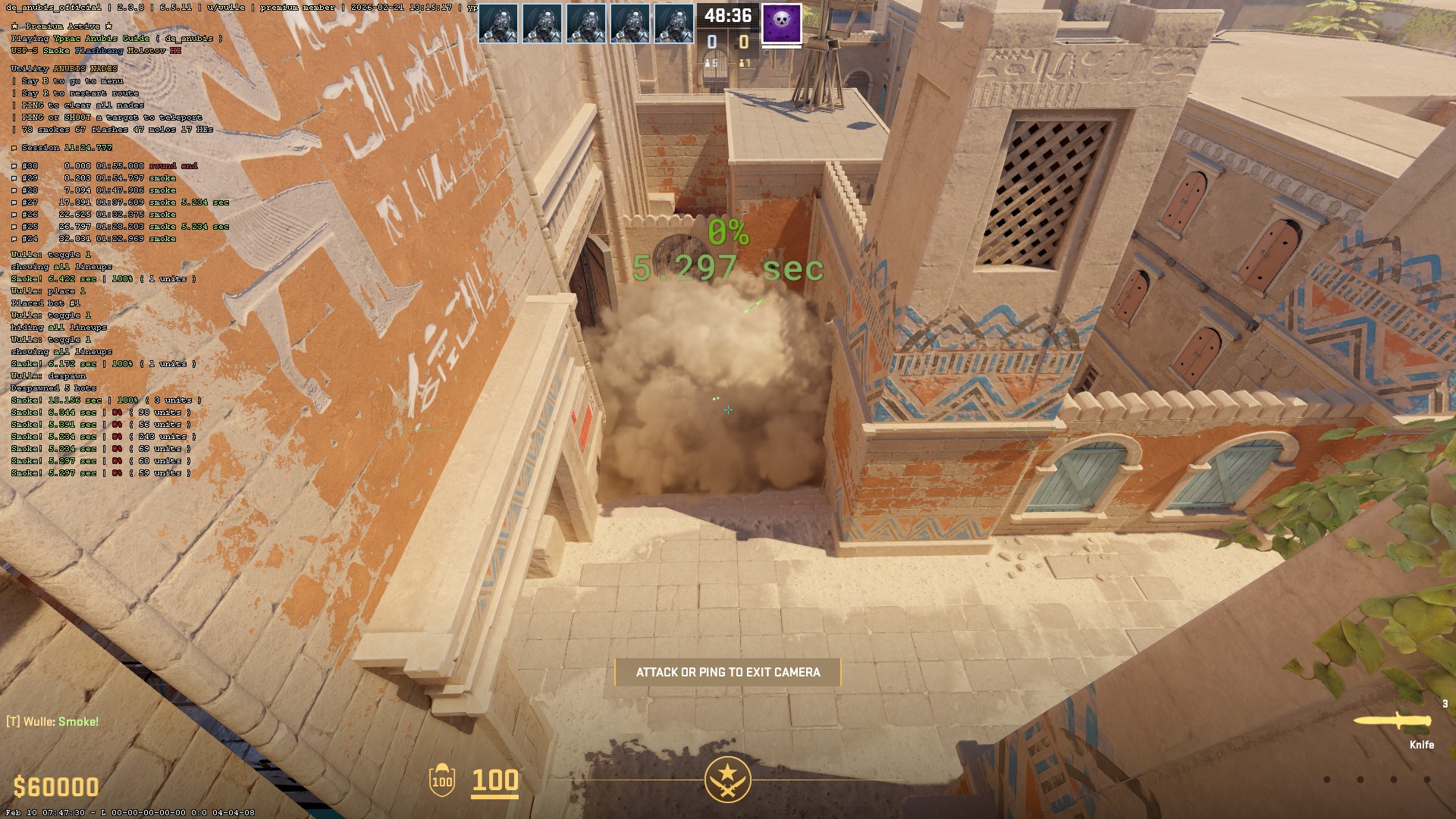1456x819 pixels.
Task: Click Wulle's "Smoke!" chat message
Action: click(53, 721)
